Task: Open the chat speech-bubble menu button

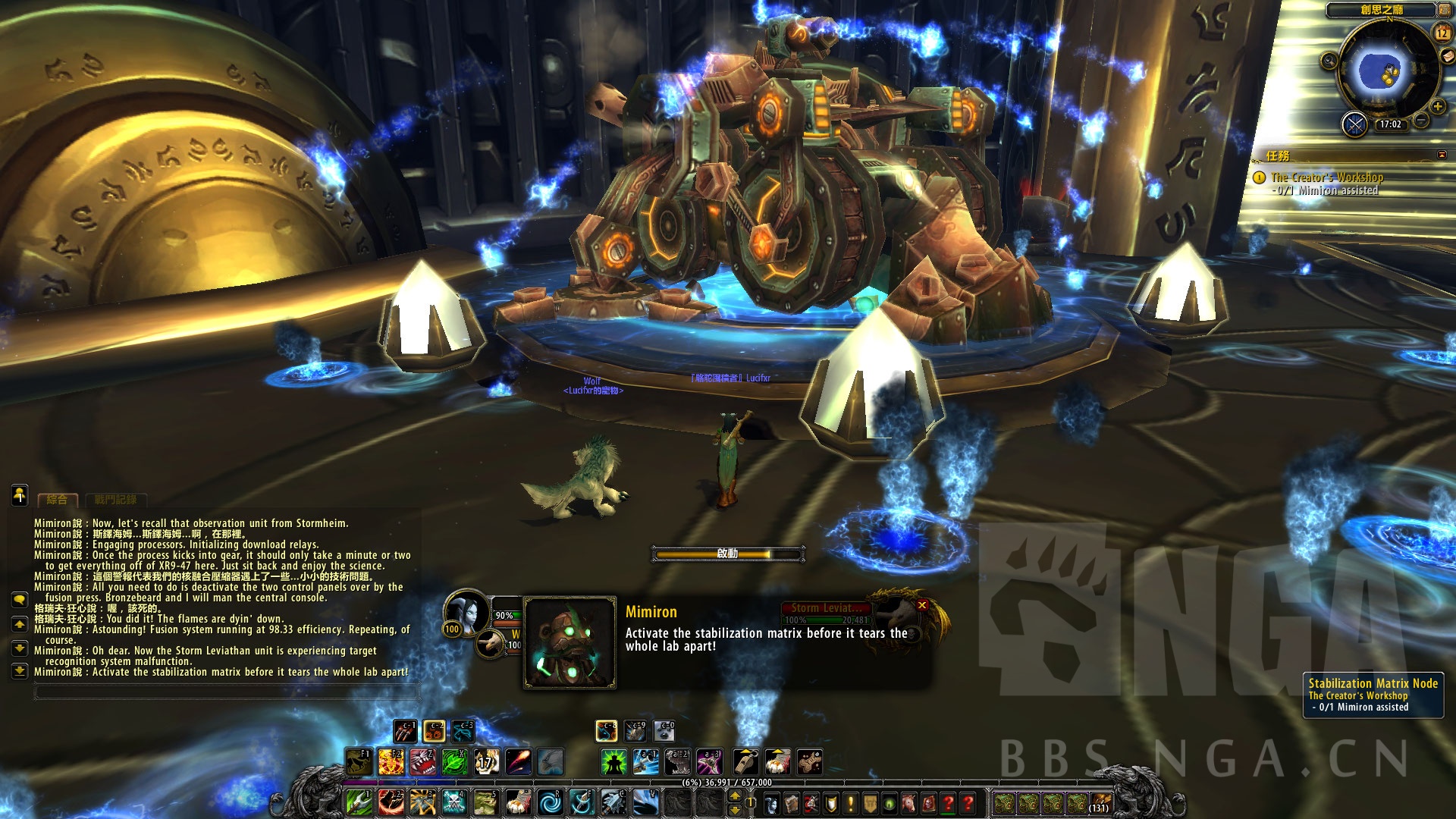Action: coord(20,600)
